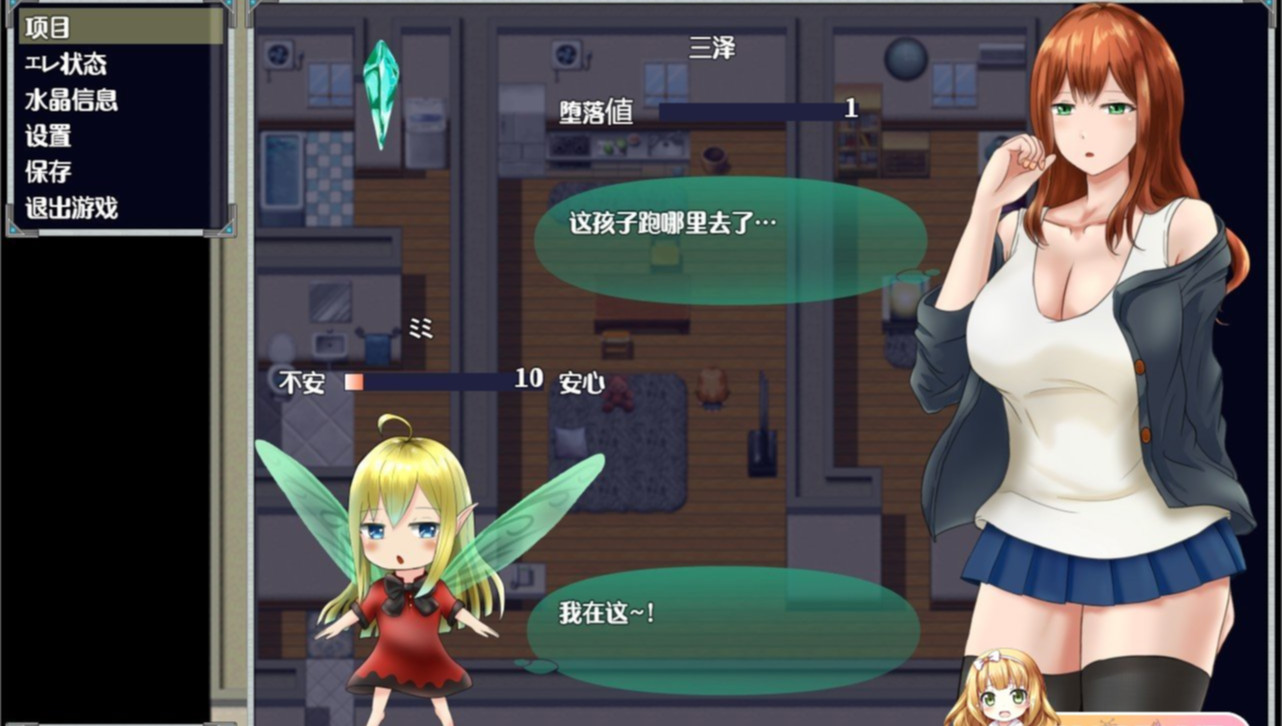
Task: Select 保存 to save the game
Action: 48,172
